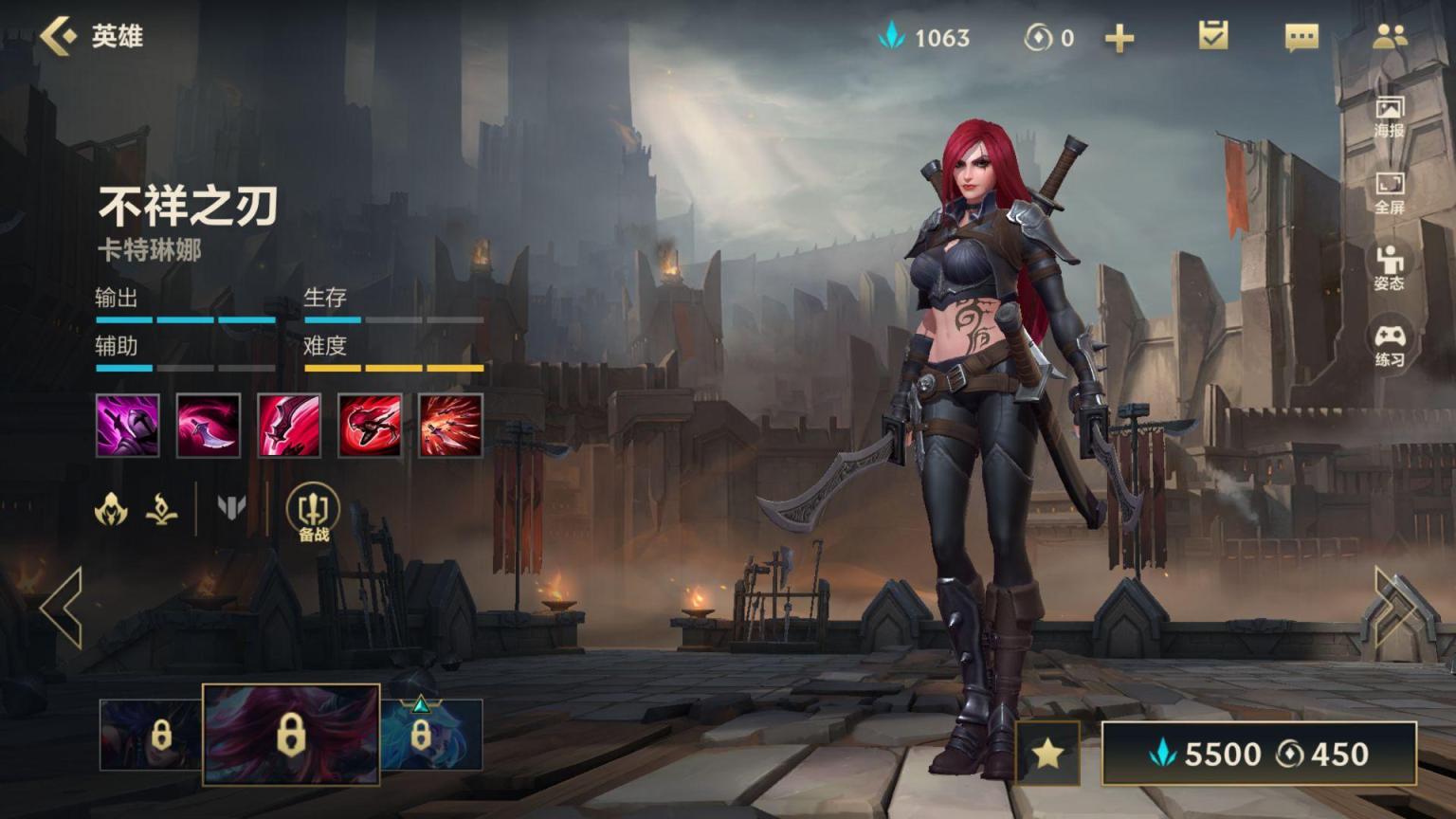Go back from the 英雄 hero screen
The width and height of the screenshot is (1456, 819).
tap(59, 37)
